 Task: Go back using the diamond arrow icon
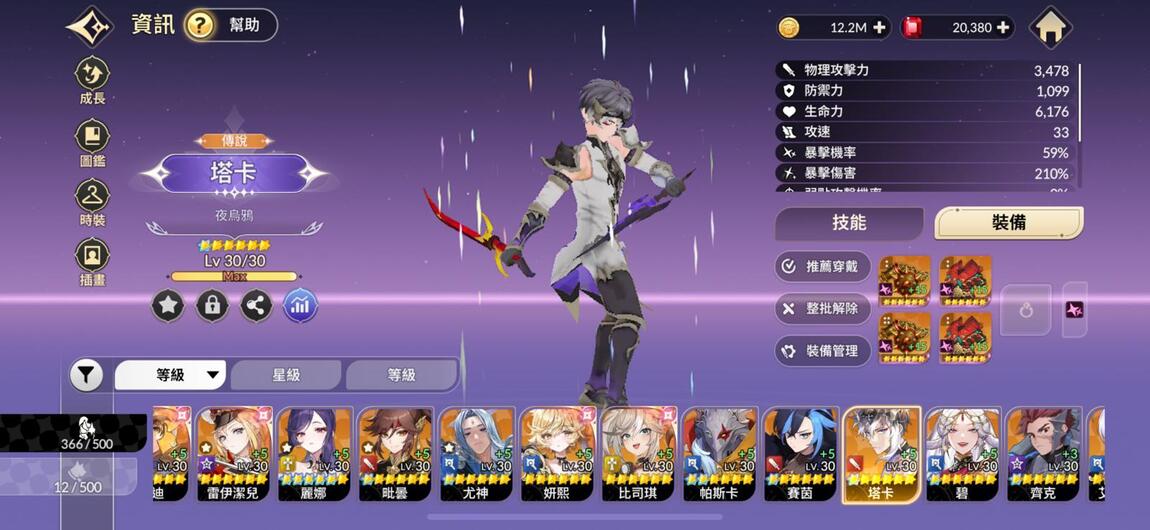click(x=90, y=26)
